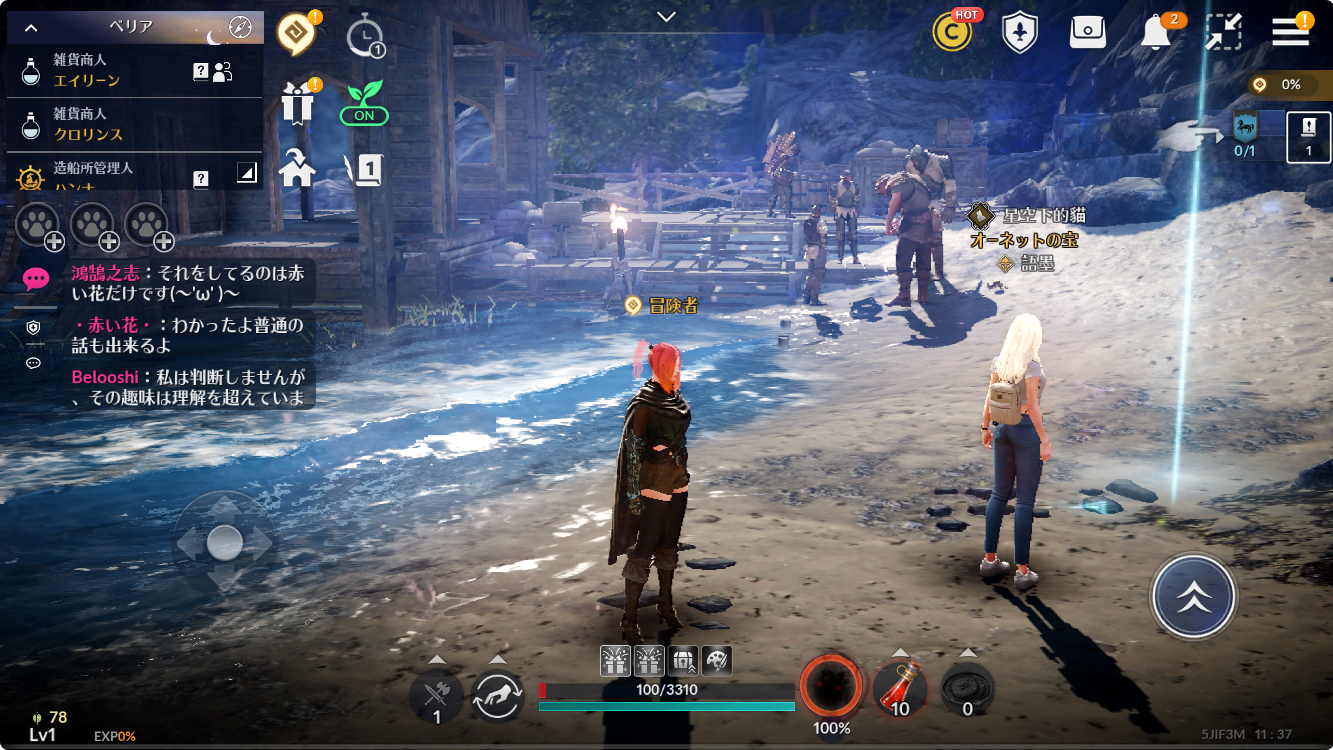Open the shield emblem menu
The image size is (1333, 750).
coord(1019,32)
